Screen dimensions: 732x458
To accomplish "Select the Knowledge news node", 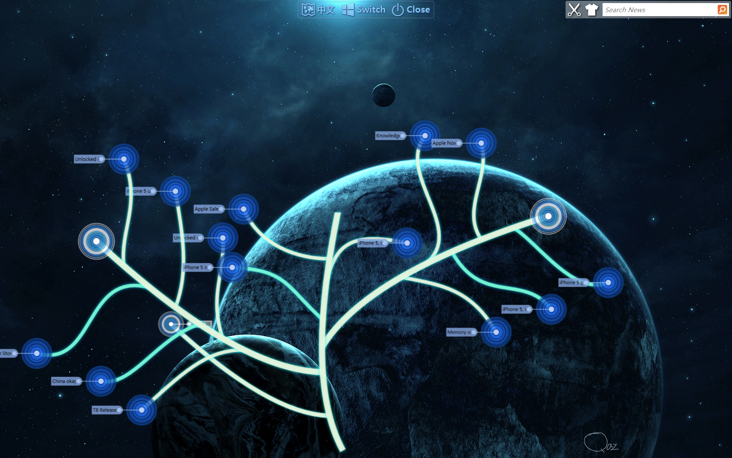I will coord(424,135).
